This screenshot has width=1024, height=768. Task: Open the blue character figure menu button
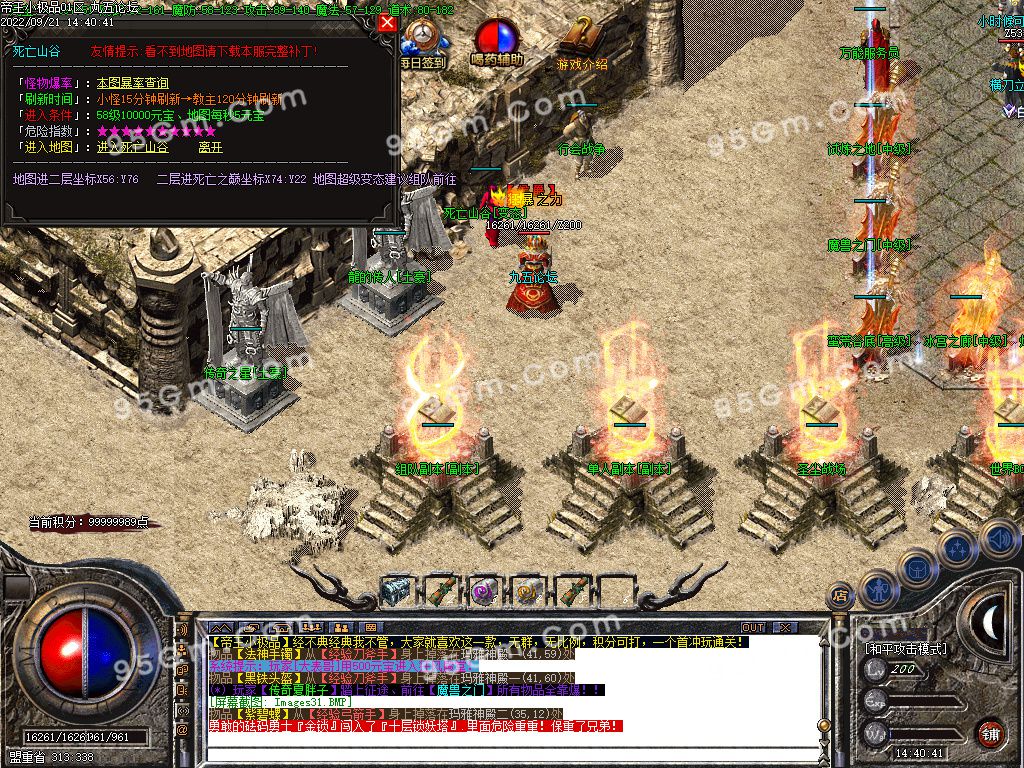point(878,588)
